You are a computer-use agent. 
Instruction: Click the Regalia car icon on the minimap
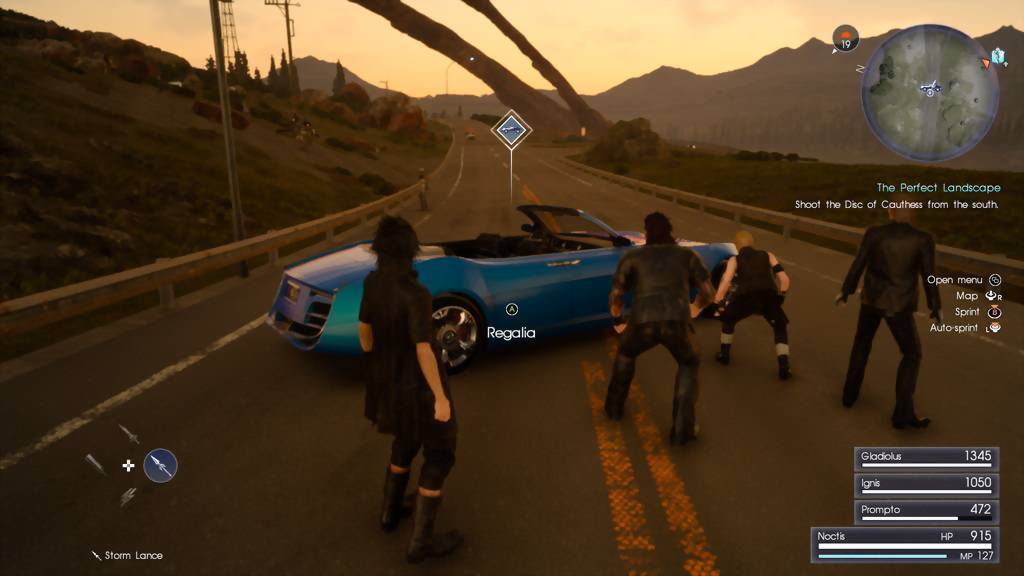click(x=932, y=90)
